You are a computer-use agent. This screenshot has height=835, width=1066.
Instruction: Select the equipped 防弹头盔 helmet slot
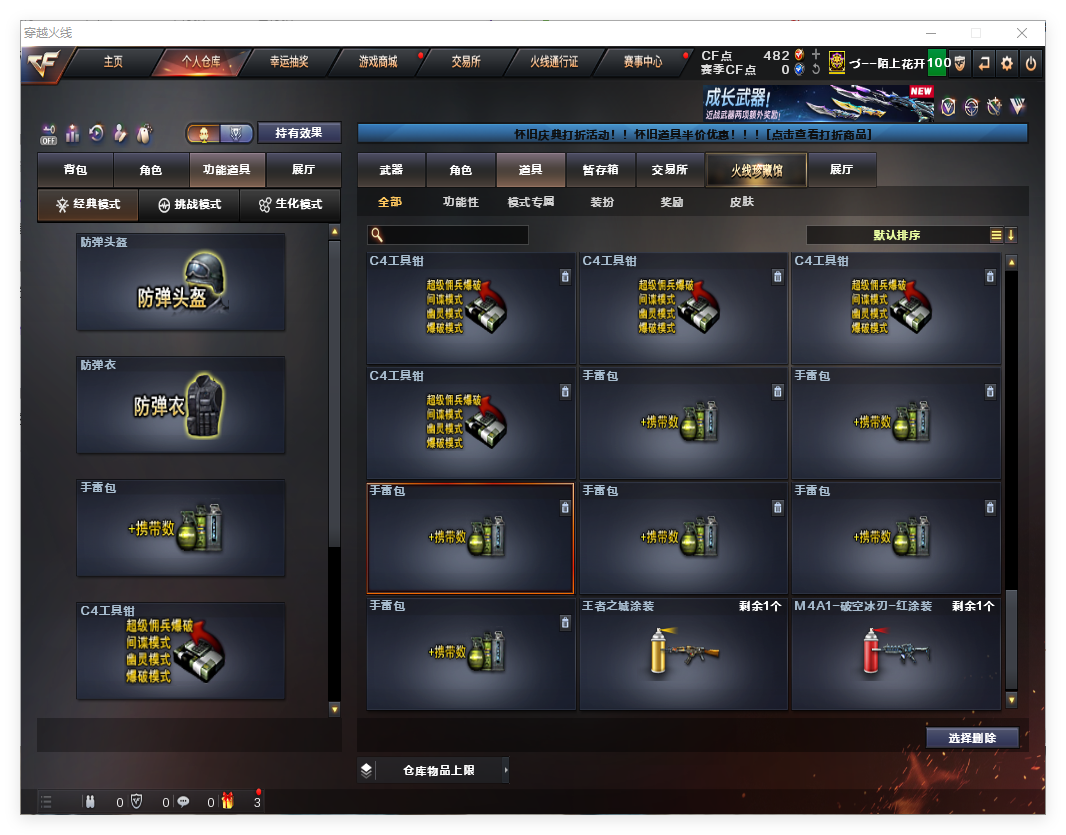[181, 282]
